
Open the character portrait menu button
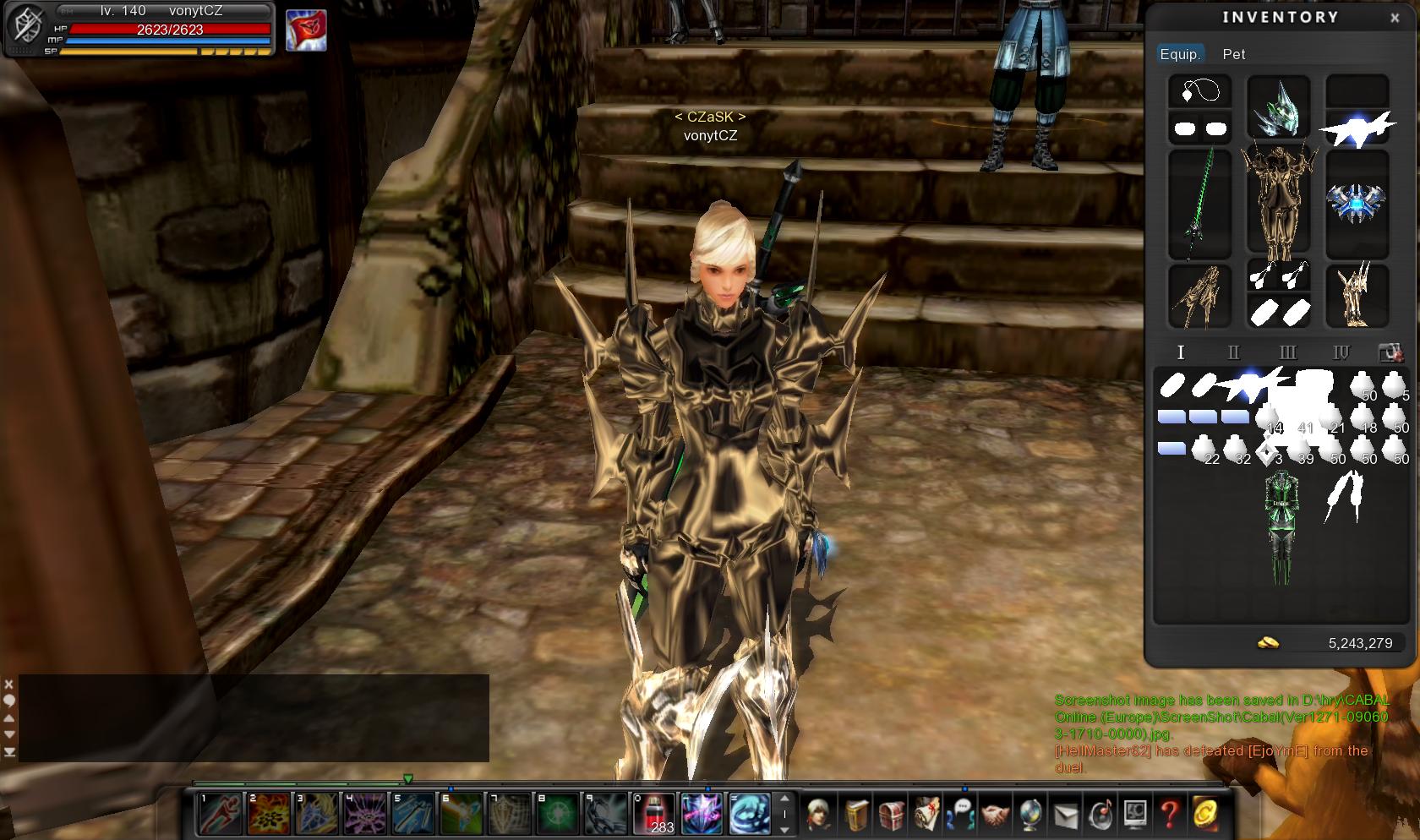(x=818, y=814)
